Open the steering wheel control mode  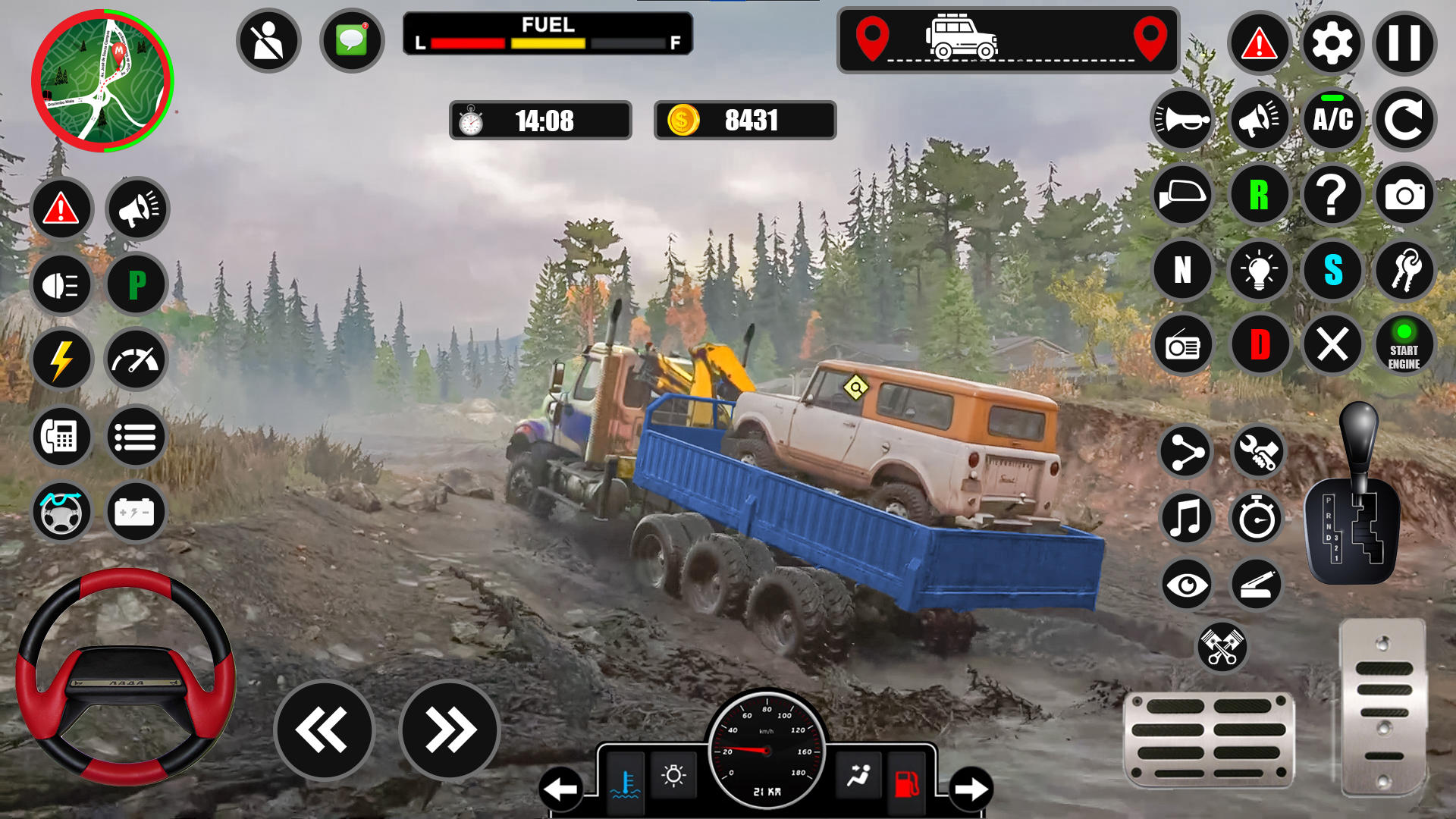pyautogui.click(x=61, y=512)
